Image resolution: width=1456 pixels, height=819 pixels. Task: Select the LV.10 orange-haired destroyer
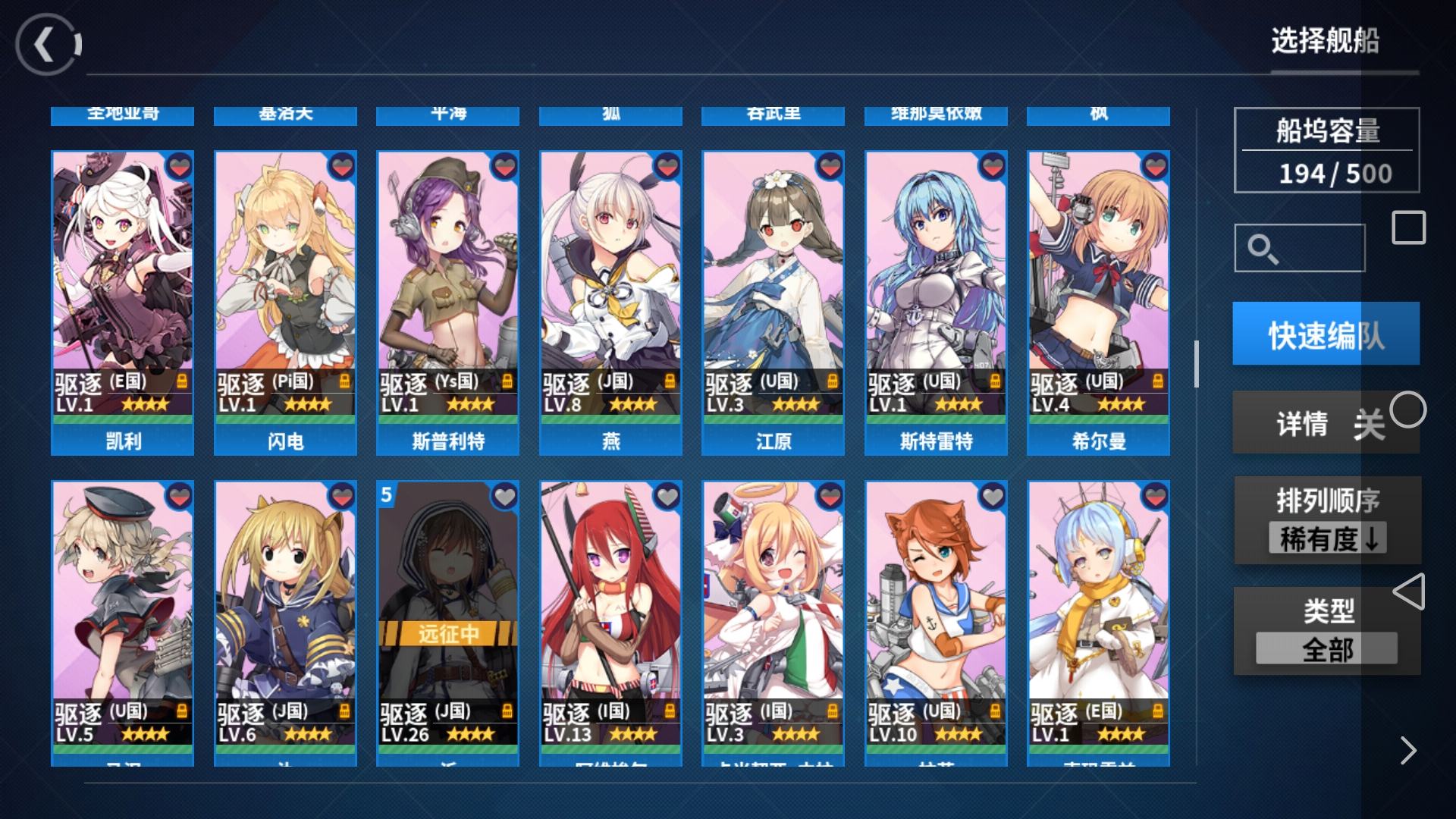(x=936, y=622)
